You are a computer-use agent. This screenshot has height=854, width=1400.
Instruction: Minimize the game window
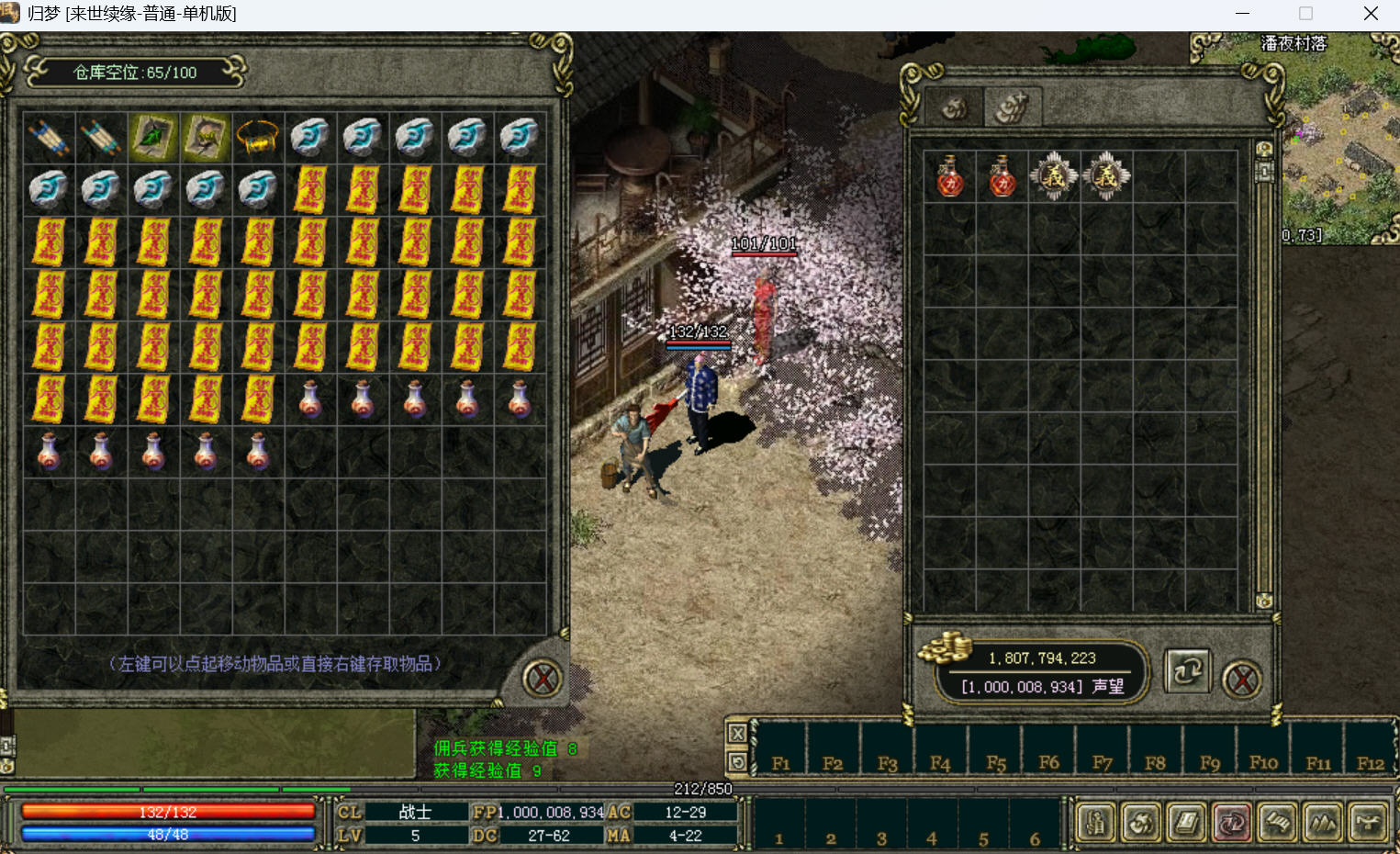[x=1242, y=14]
